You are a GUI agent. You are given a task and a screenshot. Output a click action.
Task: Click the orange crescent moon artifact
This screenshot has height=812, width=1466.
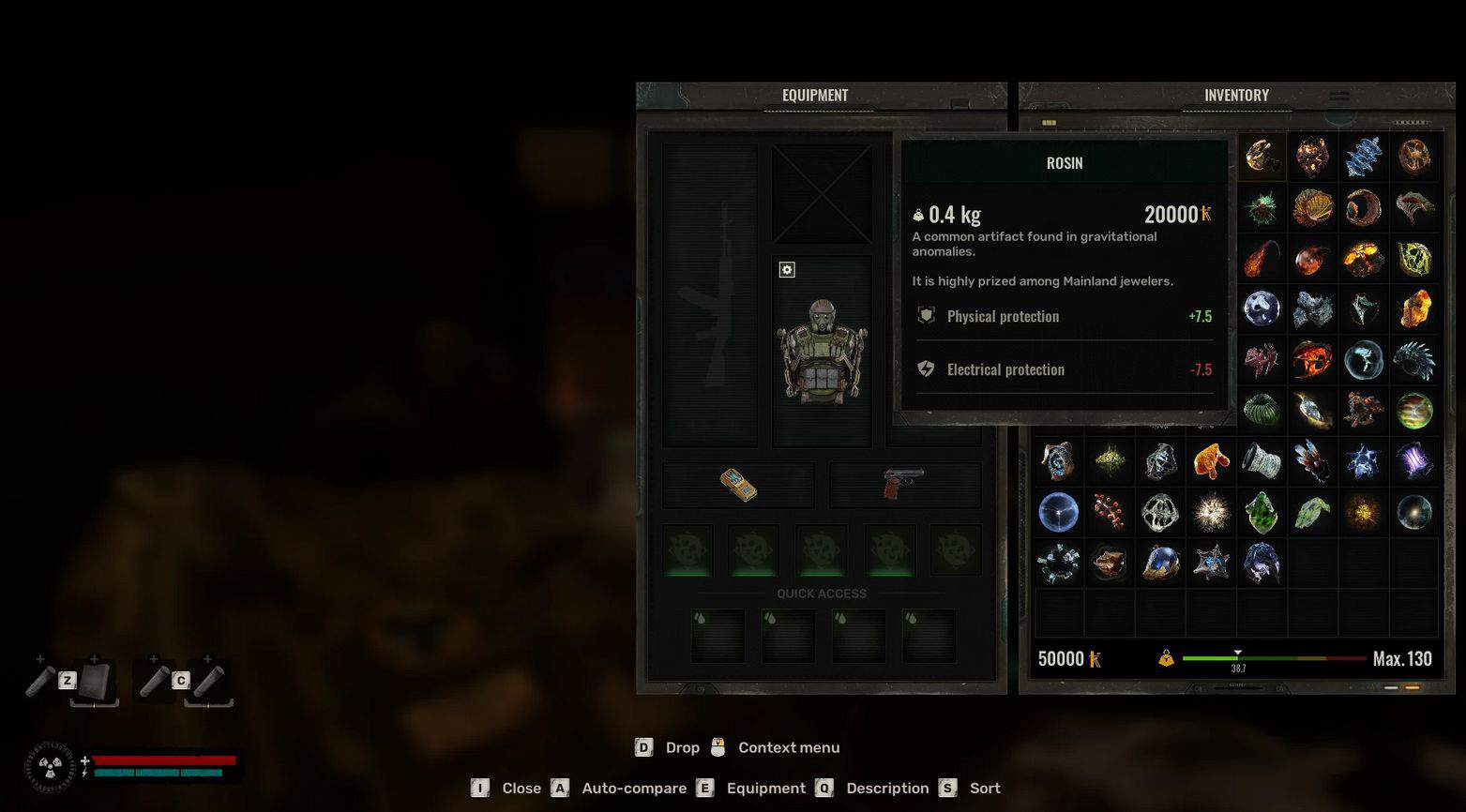click(x=1363, y=208)
